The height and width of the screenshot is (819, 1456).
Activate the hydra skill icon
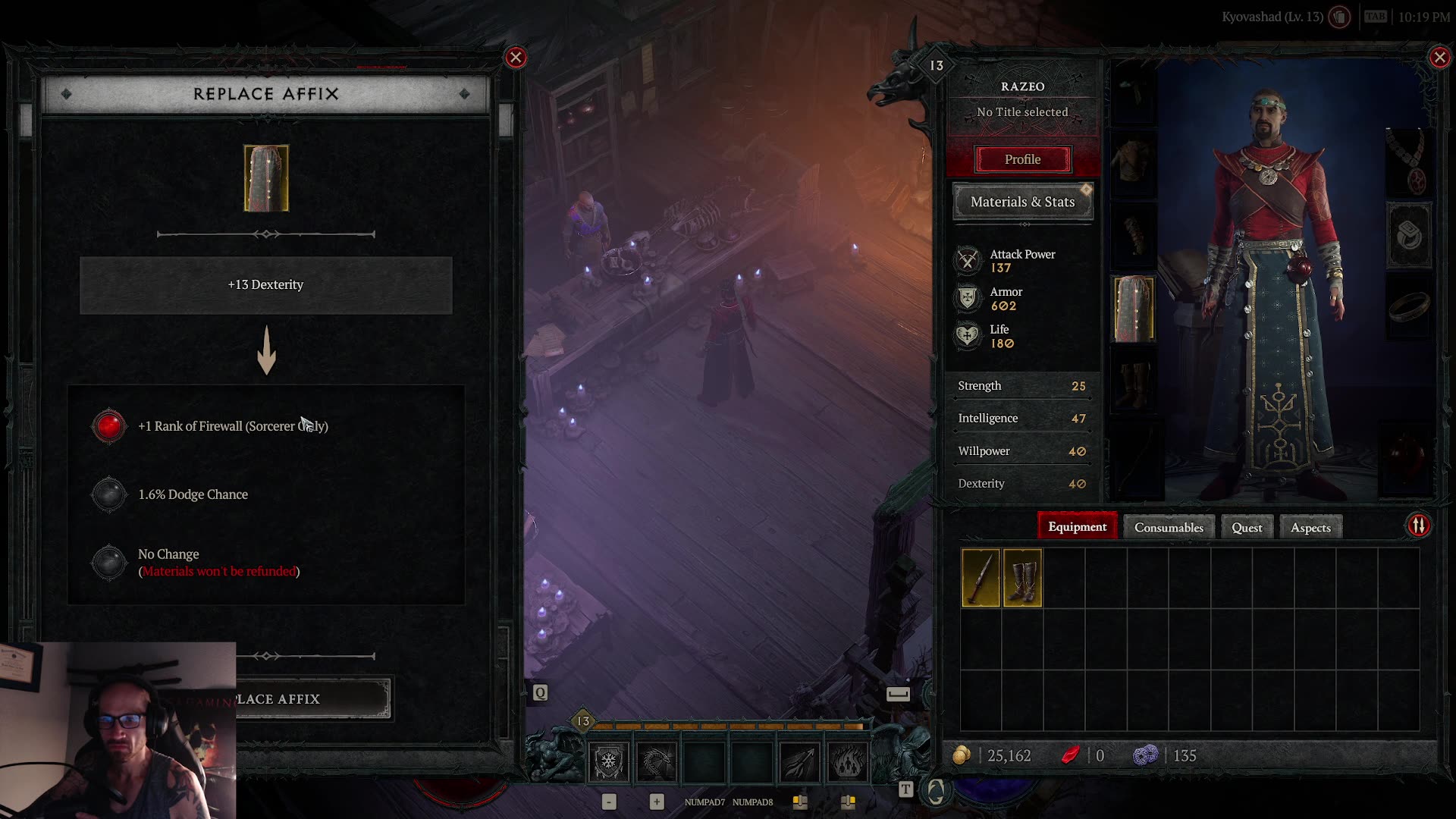pos(657,761)
